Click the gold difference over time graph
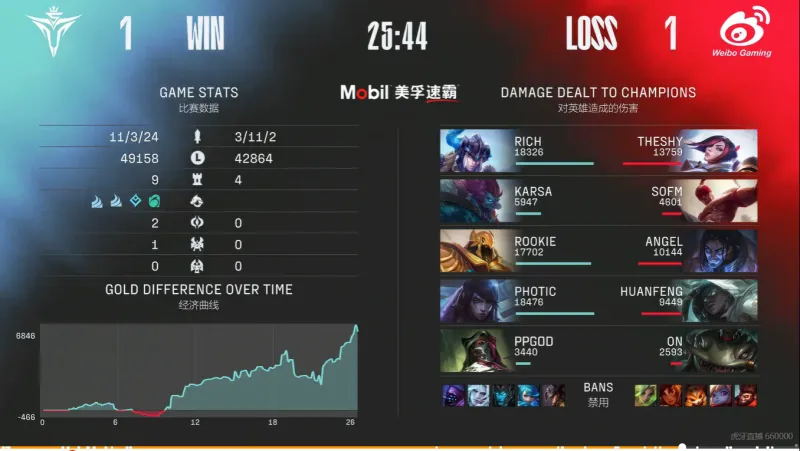The image size is (800, 451). 200,370
